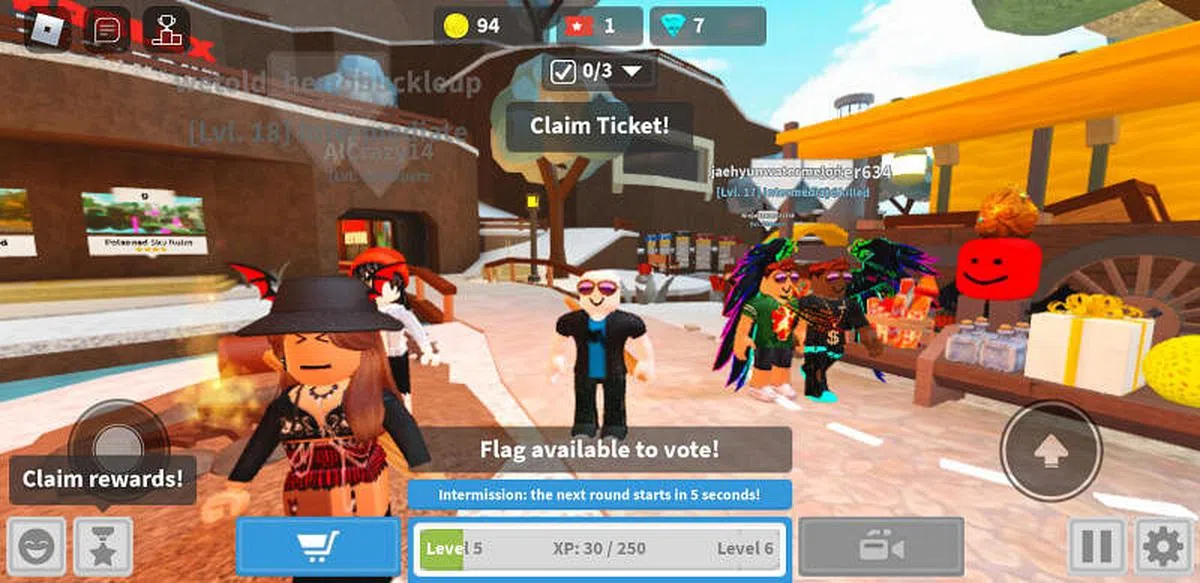Claim rewards from the popup
Image resolution: width=1200 pixels, height=583 pixels.
tap(103, 478)
